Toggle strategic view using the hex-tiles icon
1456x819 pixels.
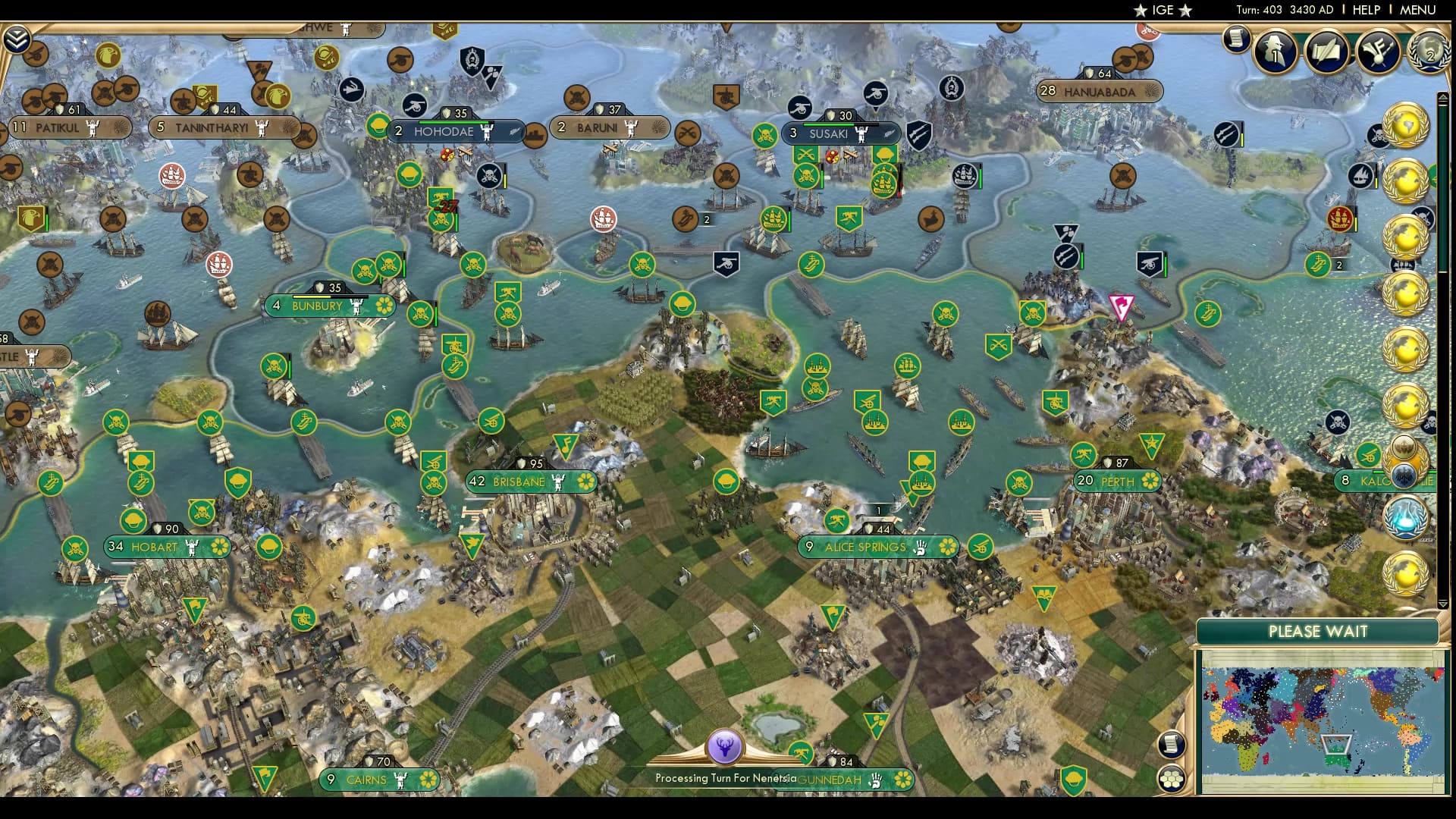(1170, 780)
